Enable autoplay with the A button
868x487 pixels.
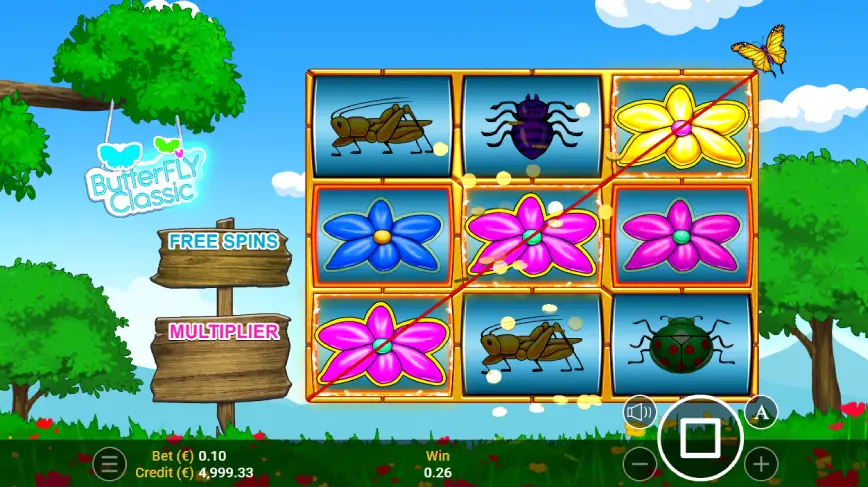click(x=761, y=411)
